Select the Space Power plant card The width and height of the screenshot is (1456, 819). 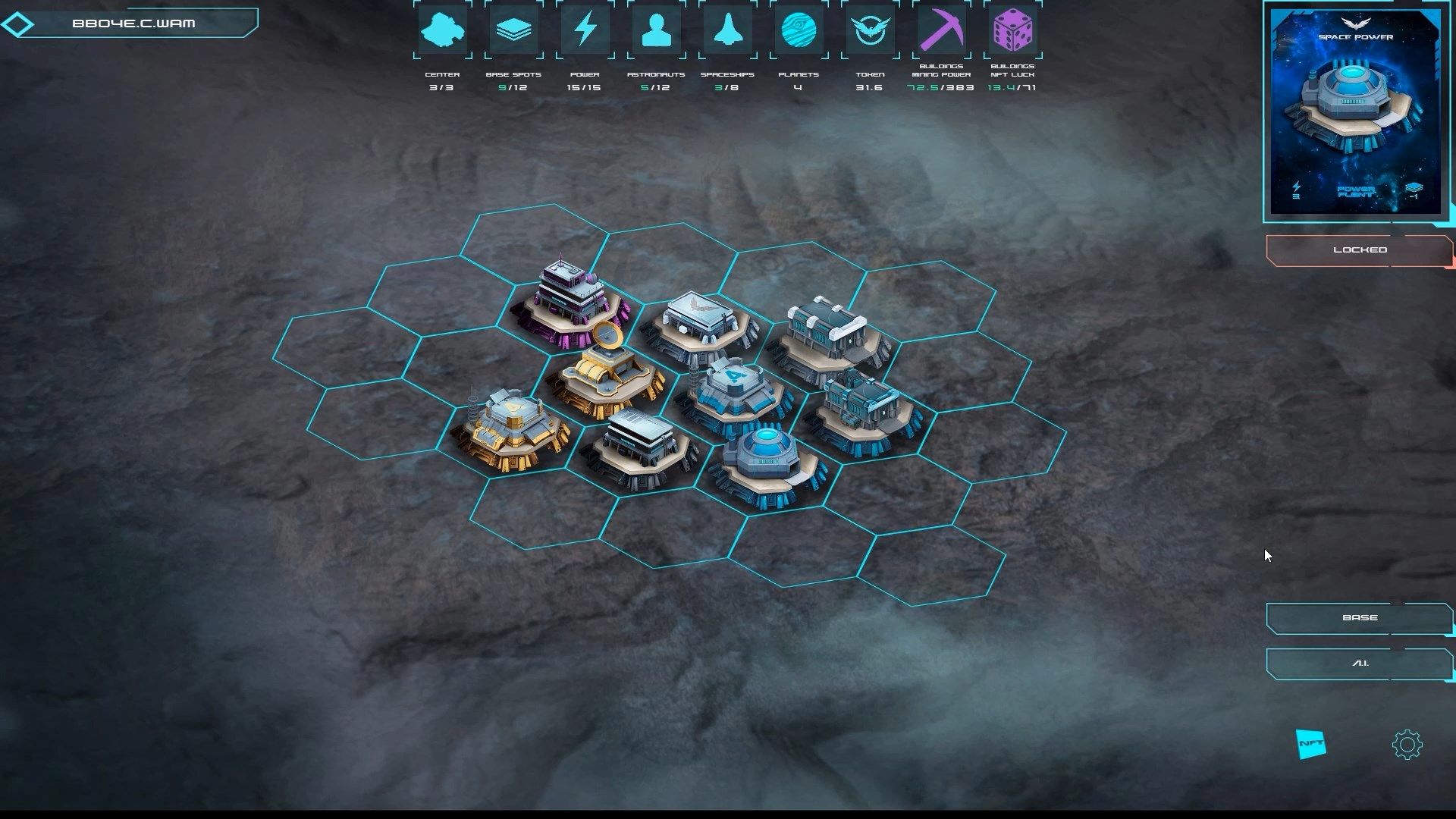click(x=1355, y=114)
